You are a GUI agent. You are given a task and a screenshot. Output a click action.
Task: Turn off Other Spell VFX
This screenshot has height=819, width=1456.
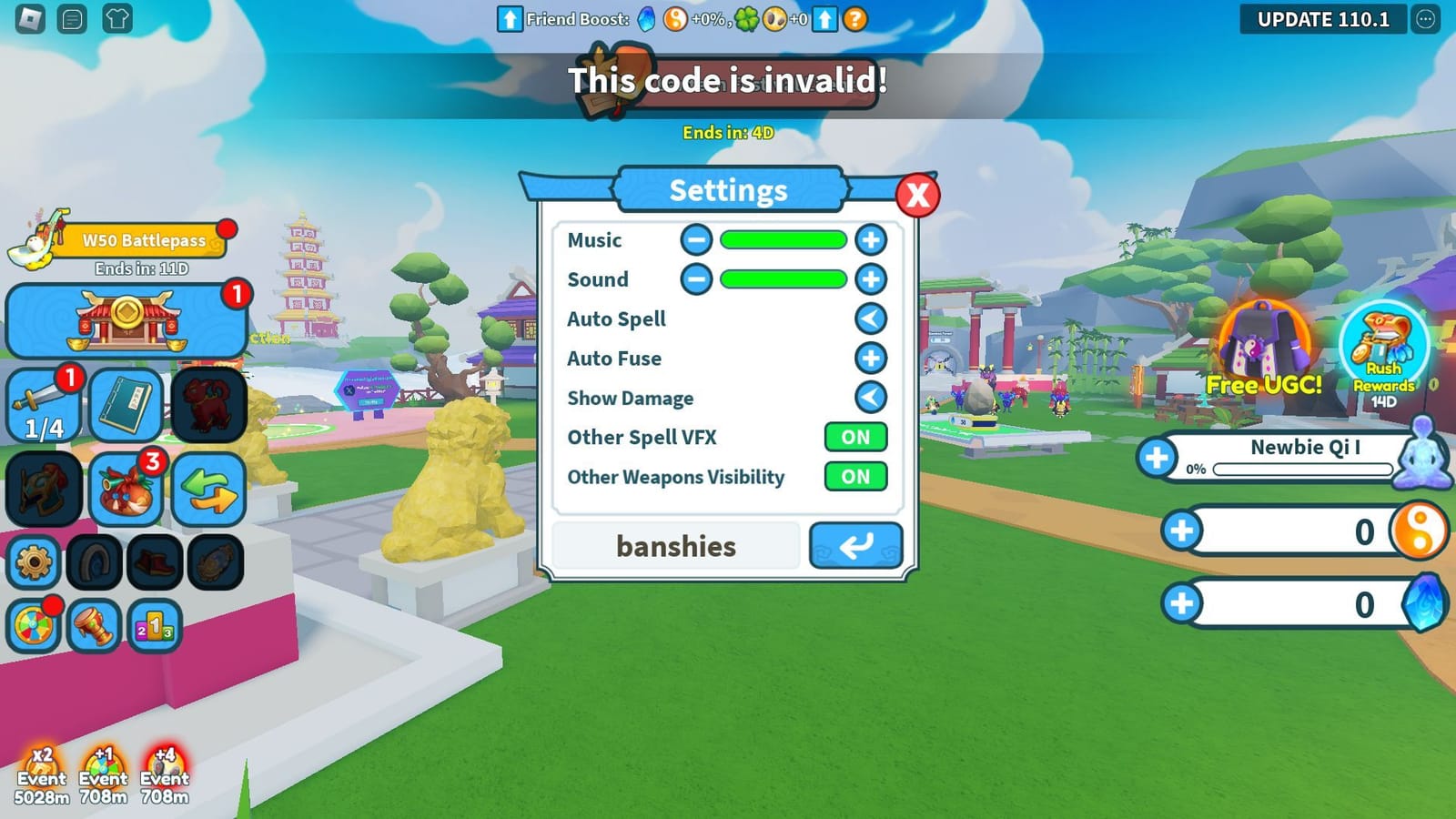854,438
